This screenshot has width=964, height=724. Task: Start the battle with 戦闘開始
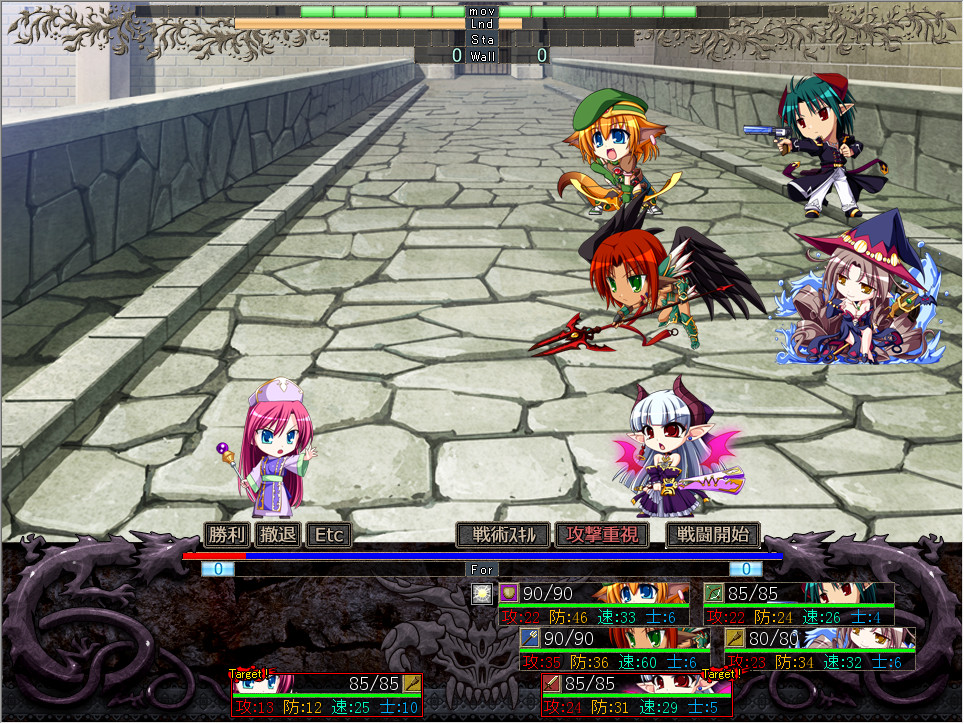[x=712, y=535]
